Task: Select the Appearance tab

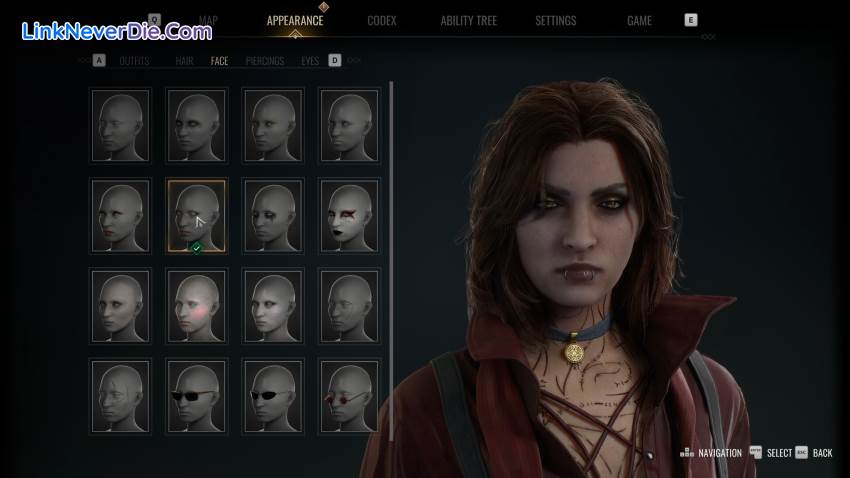Action: (295, 20)
